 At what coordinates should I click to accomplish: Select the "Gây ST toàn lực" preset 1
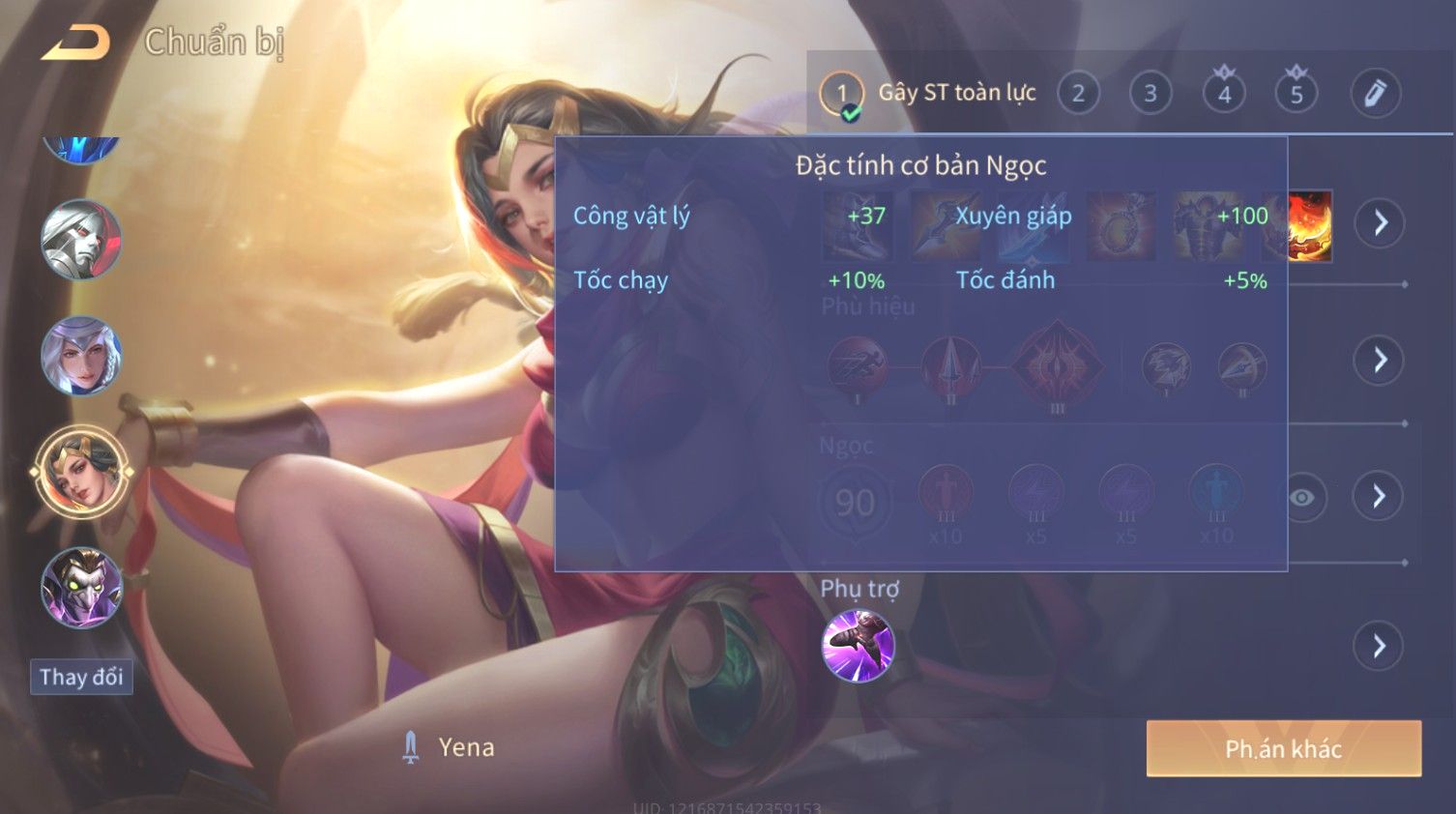[841, 94]
